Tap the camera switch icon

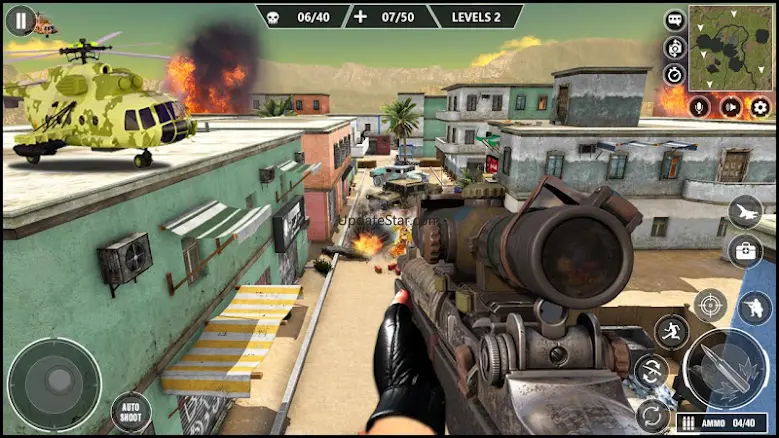pos(675,47)
